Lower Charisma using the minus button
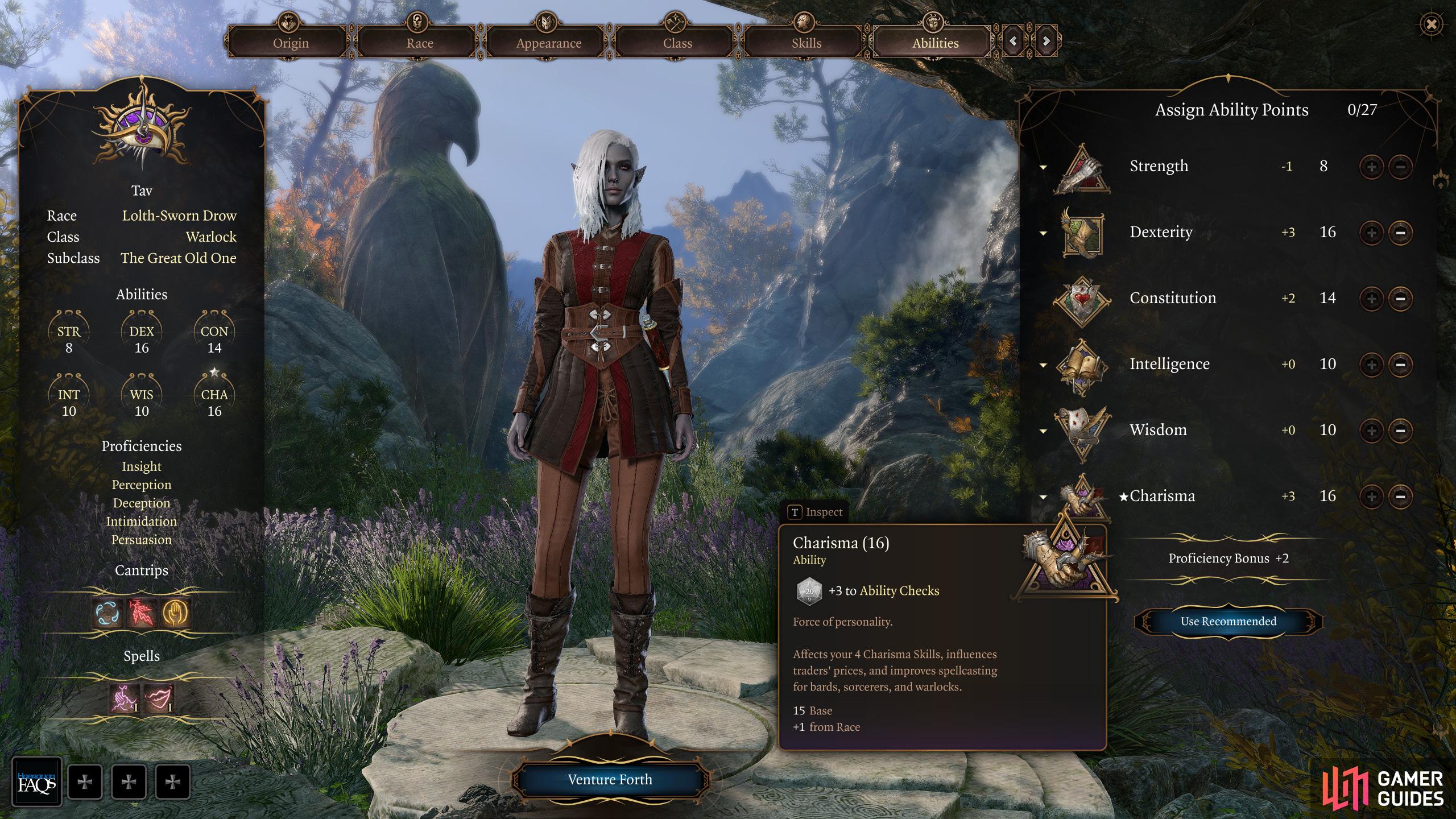This screenshot has width=1456, height=819. click(1400, 497)
